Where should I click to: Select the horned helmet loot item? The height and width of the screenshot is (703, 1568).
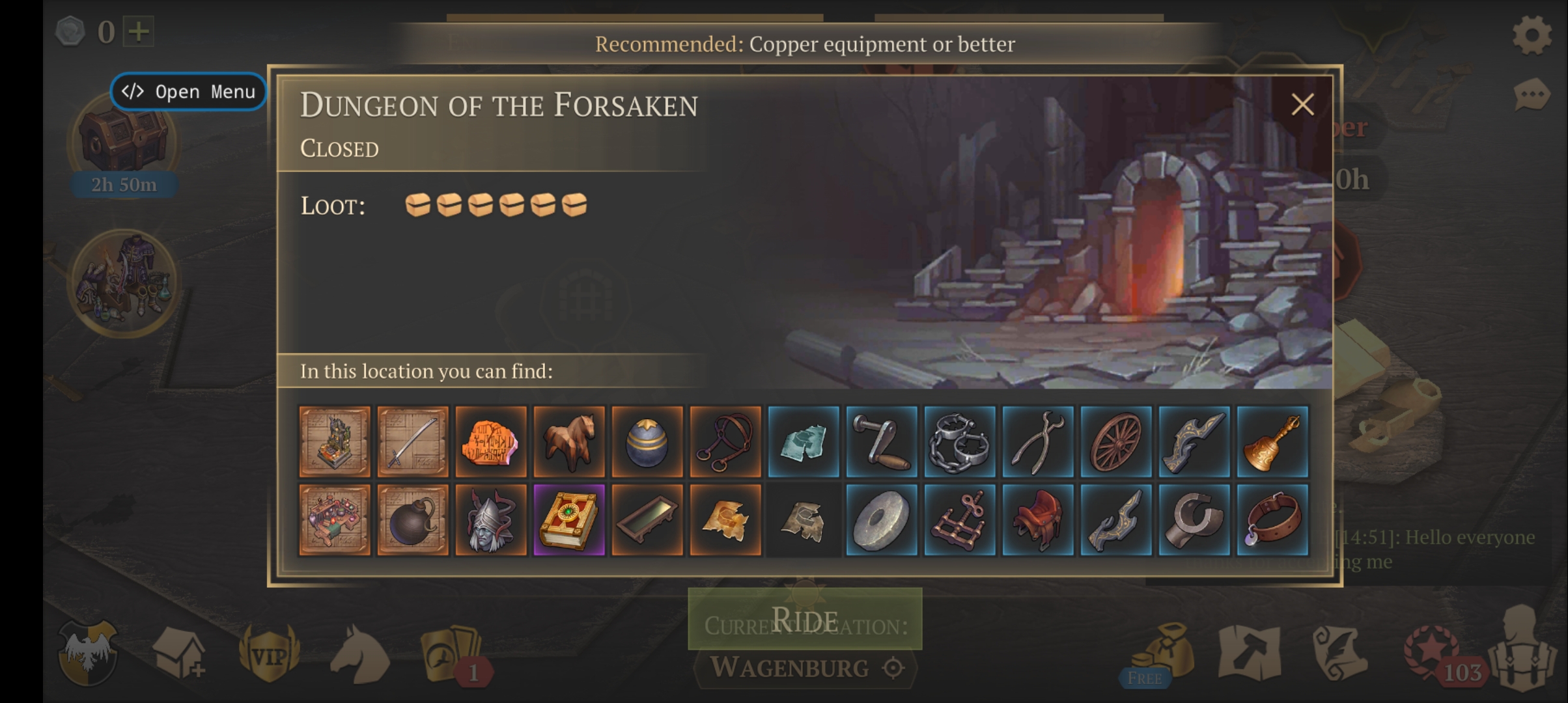coord(491,519)
